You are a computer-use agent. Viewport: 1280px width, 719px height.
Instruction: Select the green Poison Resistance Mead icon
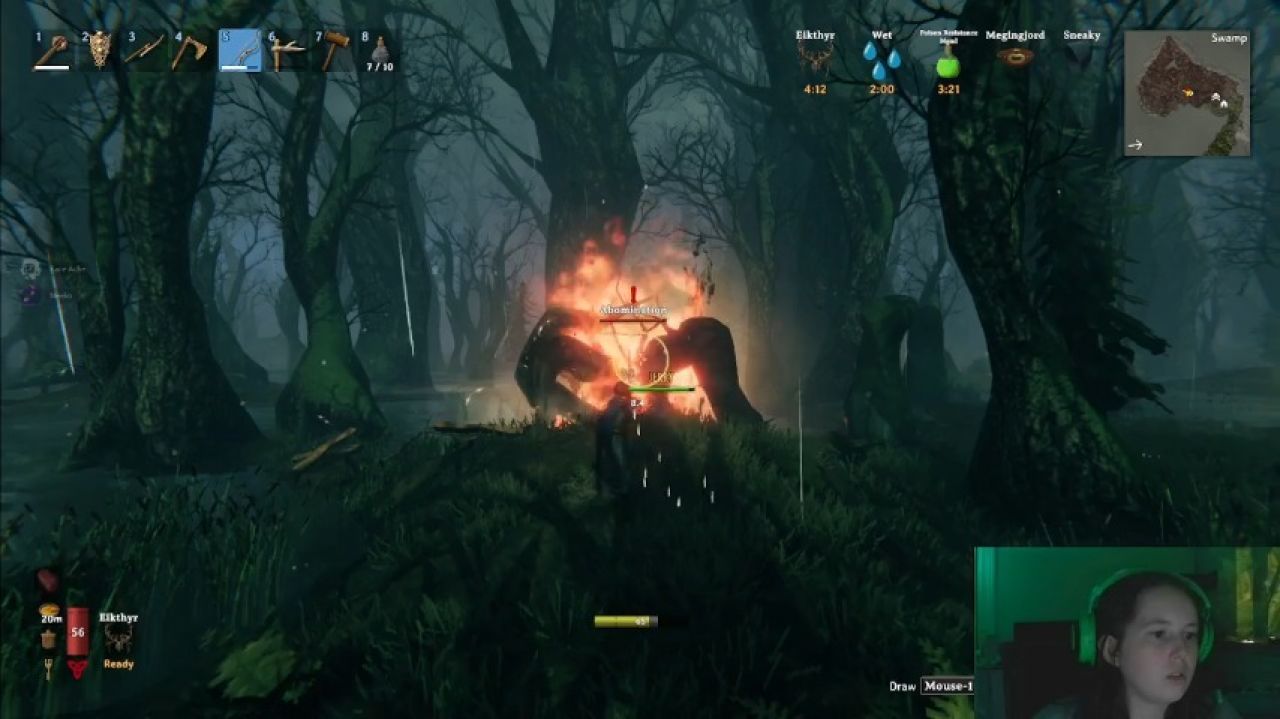[947, 65]
